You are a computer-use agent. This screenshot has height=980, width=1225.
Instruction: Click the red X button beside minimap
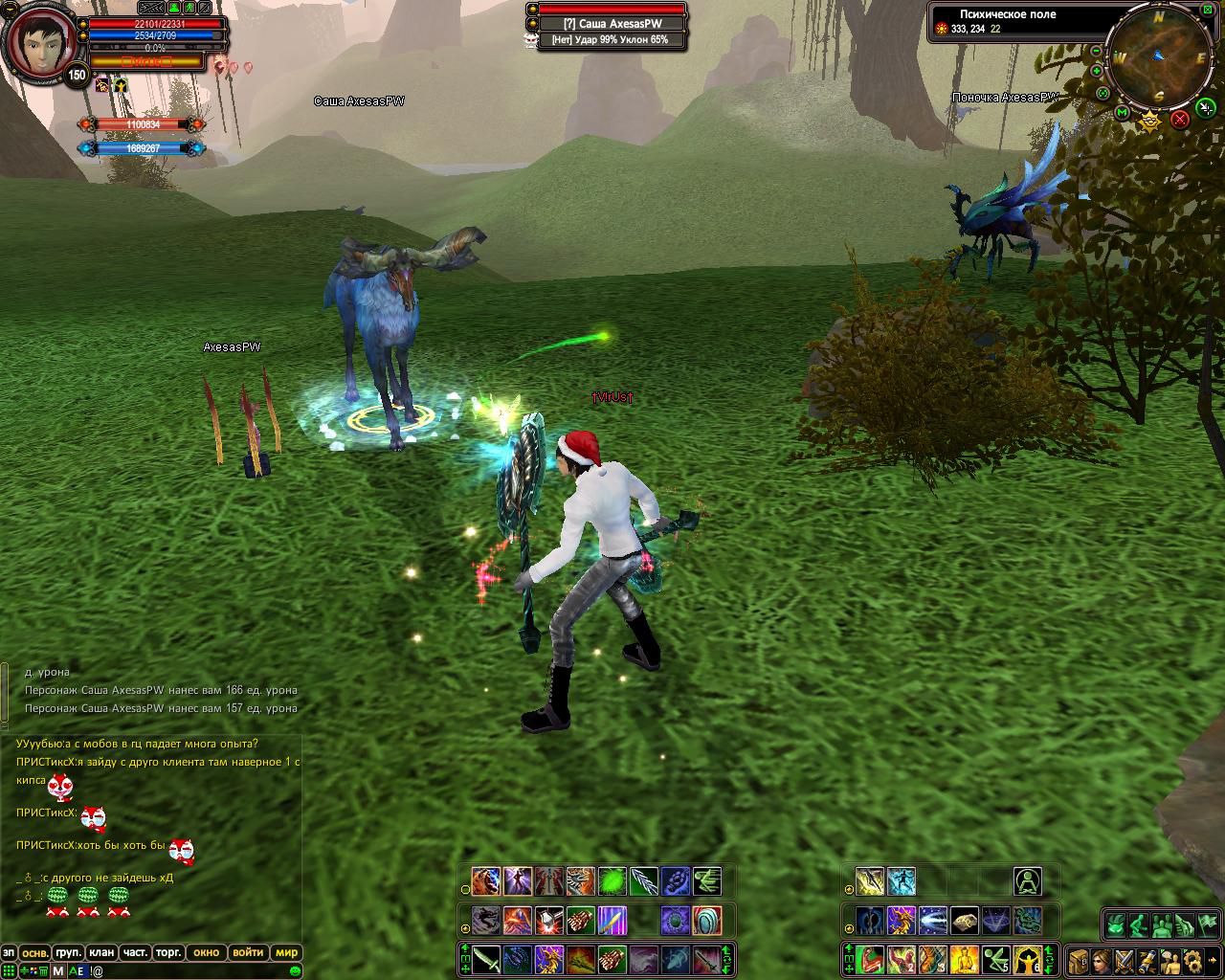[1180, 119]
